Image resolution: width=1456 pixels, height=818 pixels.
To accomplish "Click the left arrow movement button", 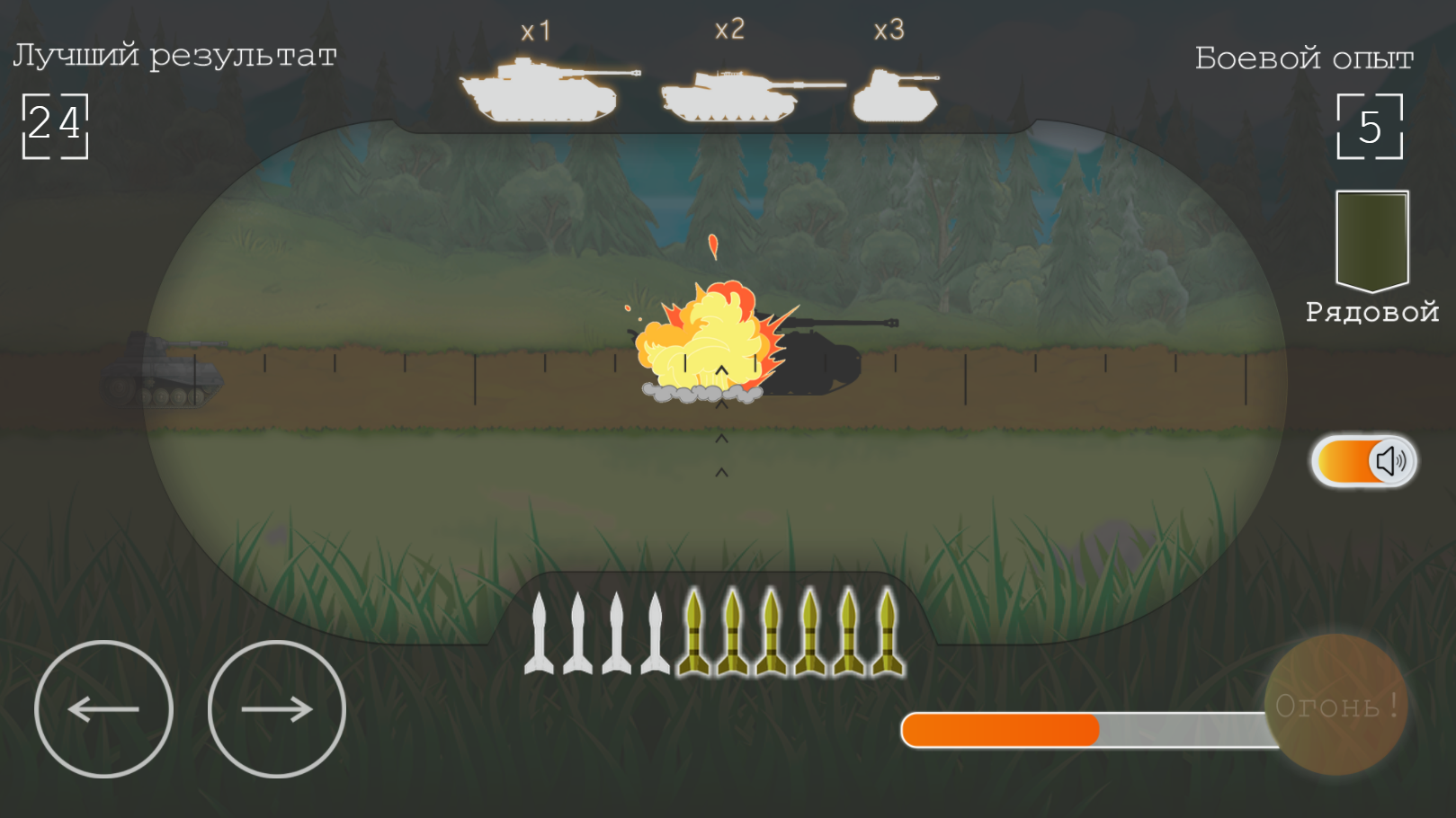I will (x=103, y=708).
